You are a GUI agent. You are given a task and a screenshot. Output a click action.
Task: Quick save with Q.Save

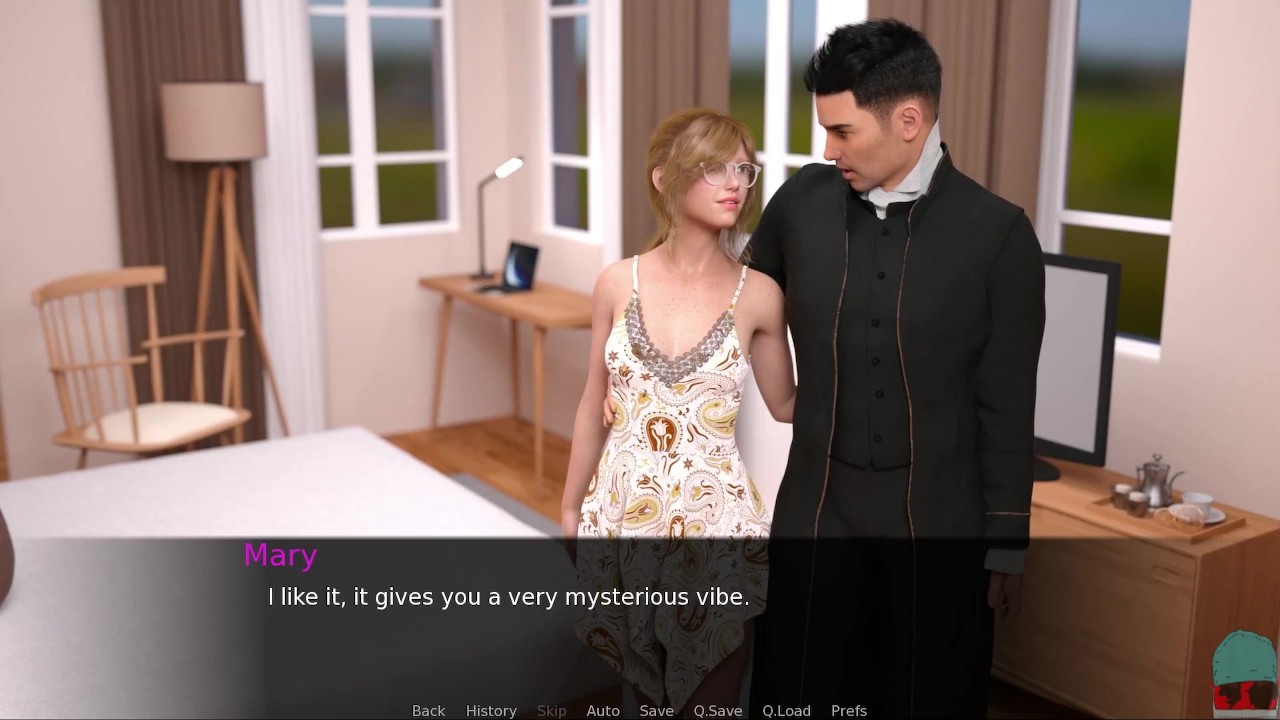(718, 710)
